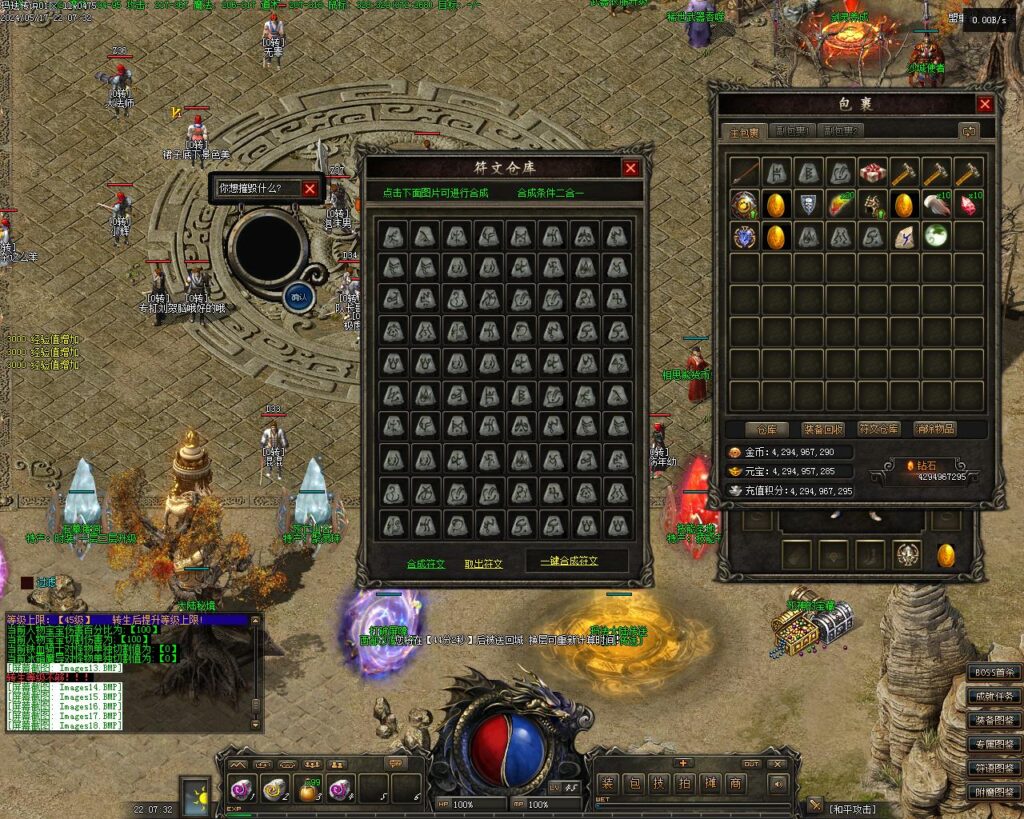Select the pink crystal item stack
The height and width of the screenshot is (819, 1024).
tap(968, 205)
